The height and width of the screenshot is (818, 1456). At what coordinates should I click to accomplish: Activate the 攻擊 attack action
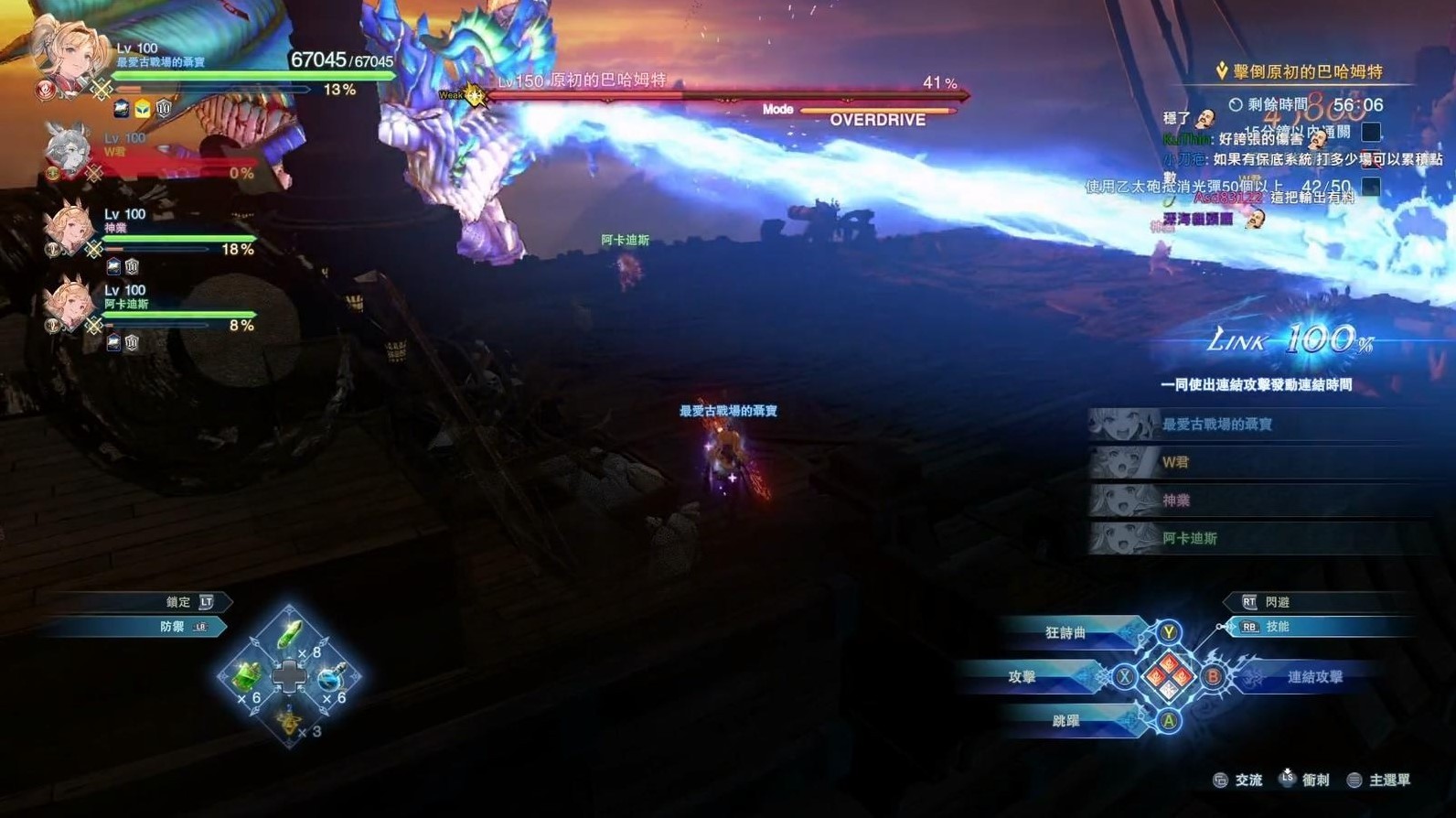pos(1022,677)
